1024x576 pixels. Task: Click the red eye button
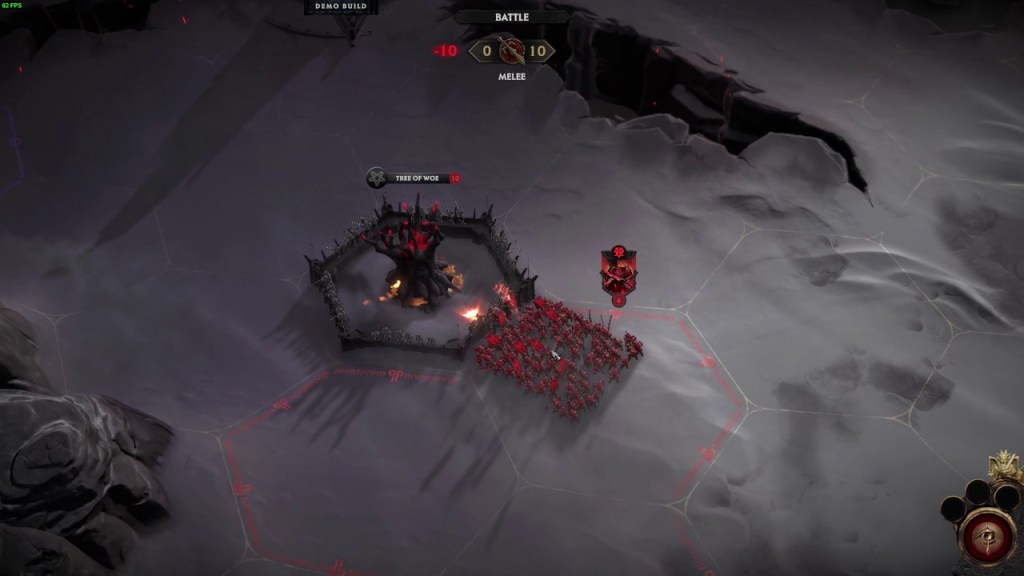pos(988,535)
